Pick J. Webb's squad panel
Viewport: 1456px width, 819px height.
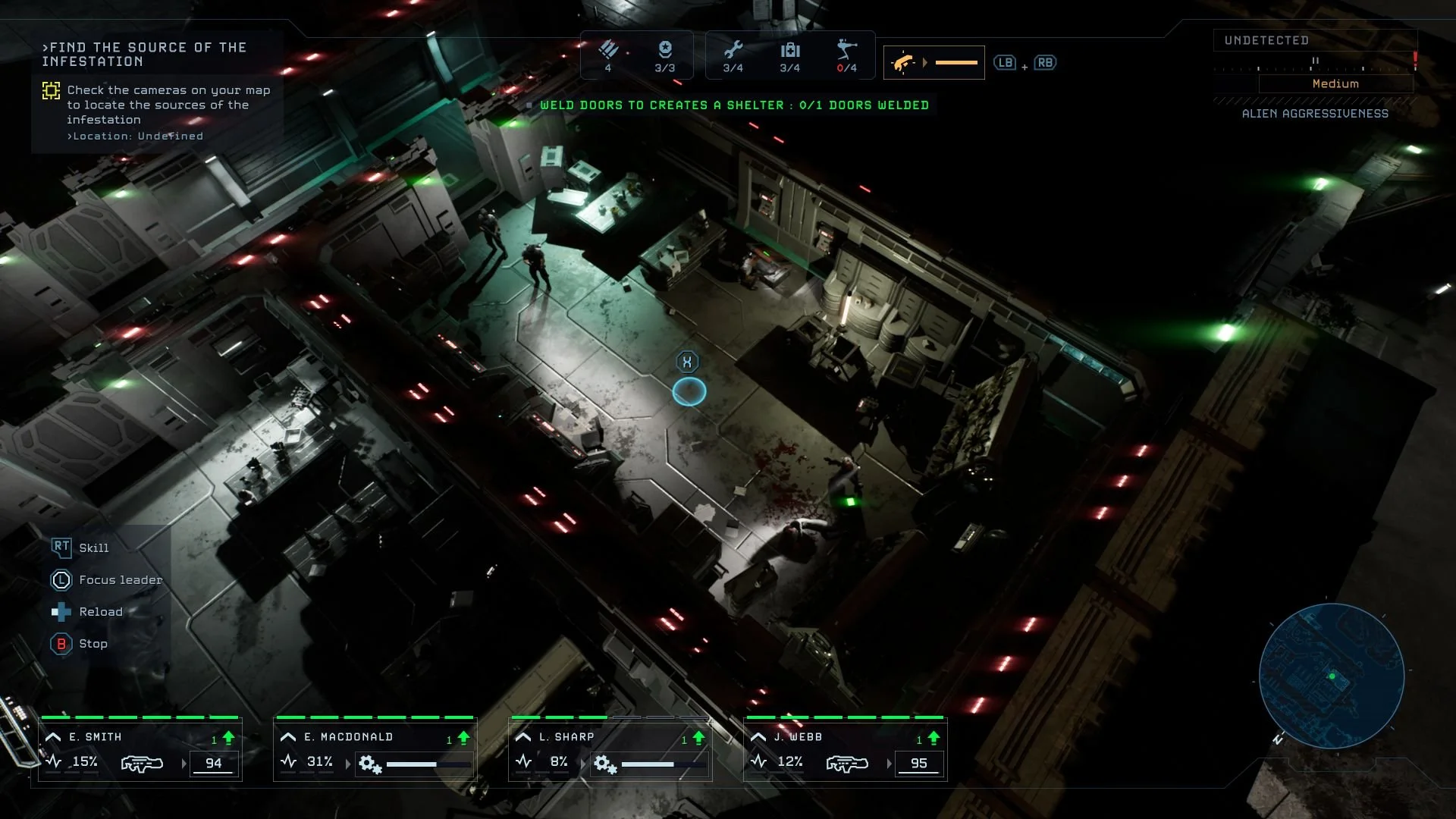click(x=845, y=749)
